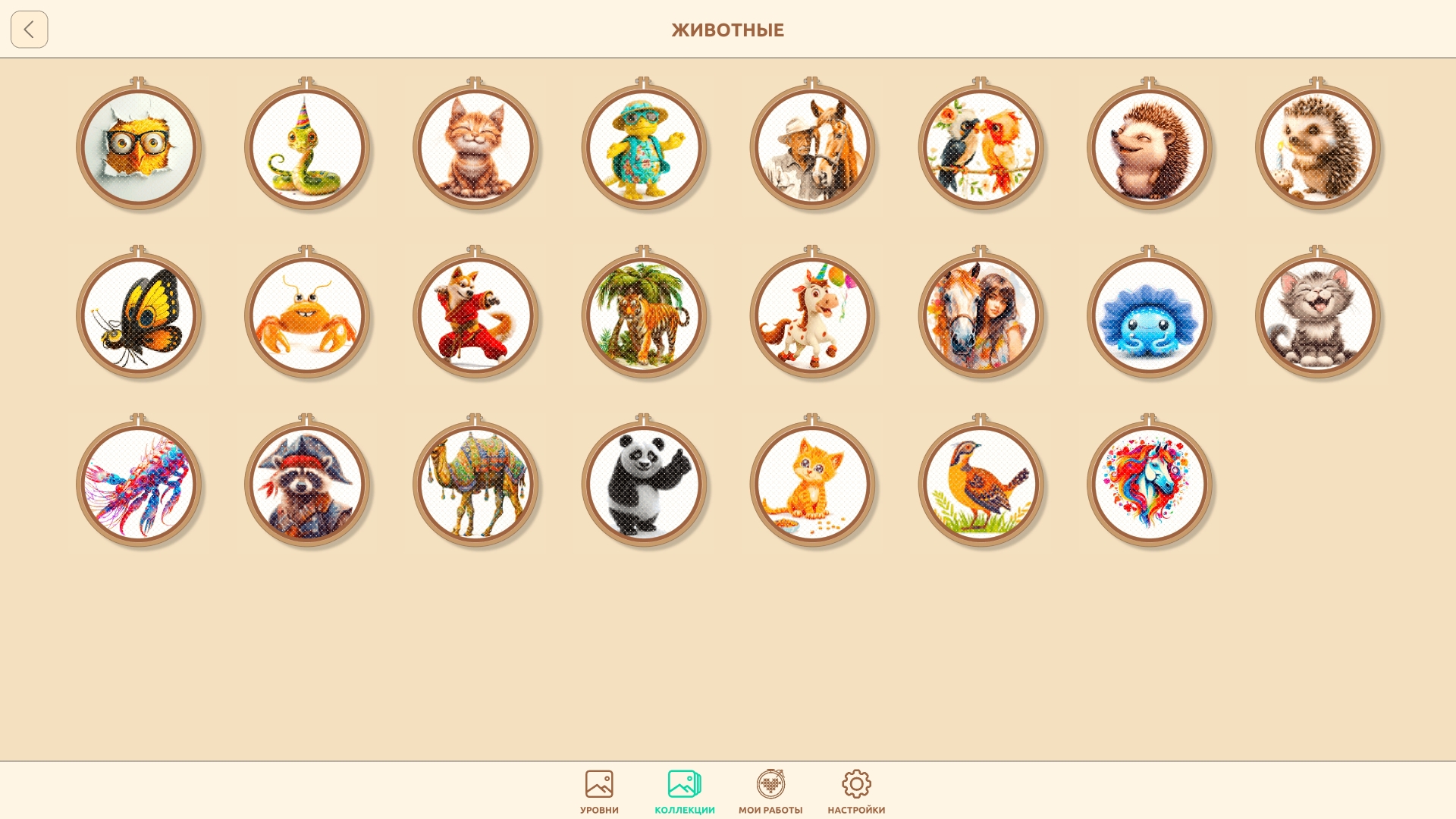Image resolution: width=1456 pixels, height=819 pixels.
Task: Open the orange crab pattern
Action: (306, 316)
